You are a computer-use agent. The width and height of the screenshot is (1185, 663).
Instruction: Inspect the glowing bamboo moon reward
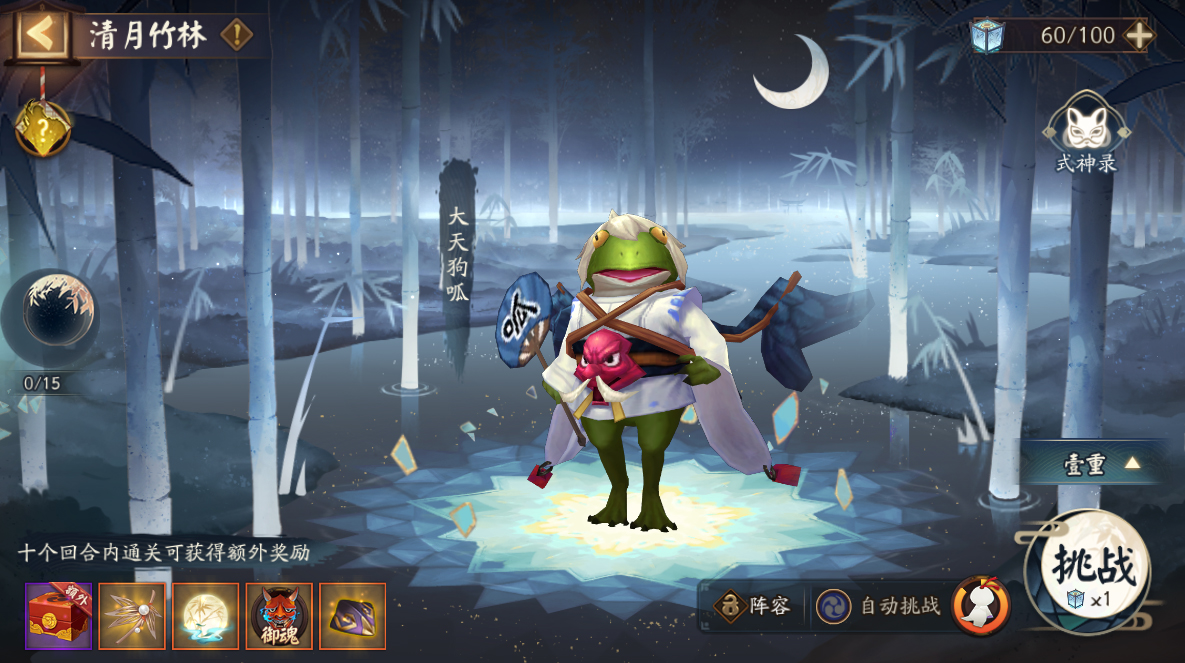205,616
